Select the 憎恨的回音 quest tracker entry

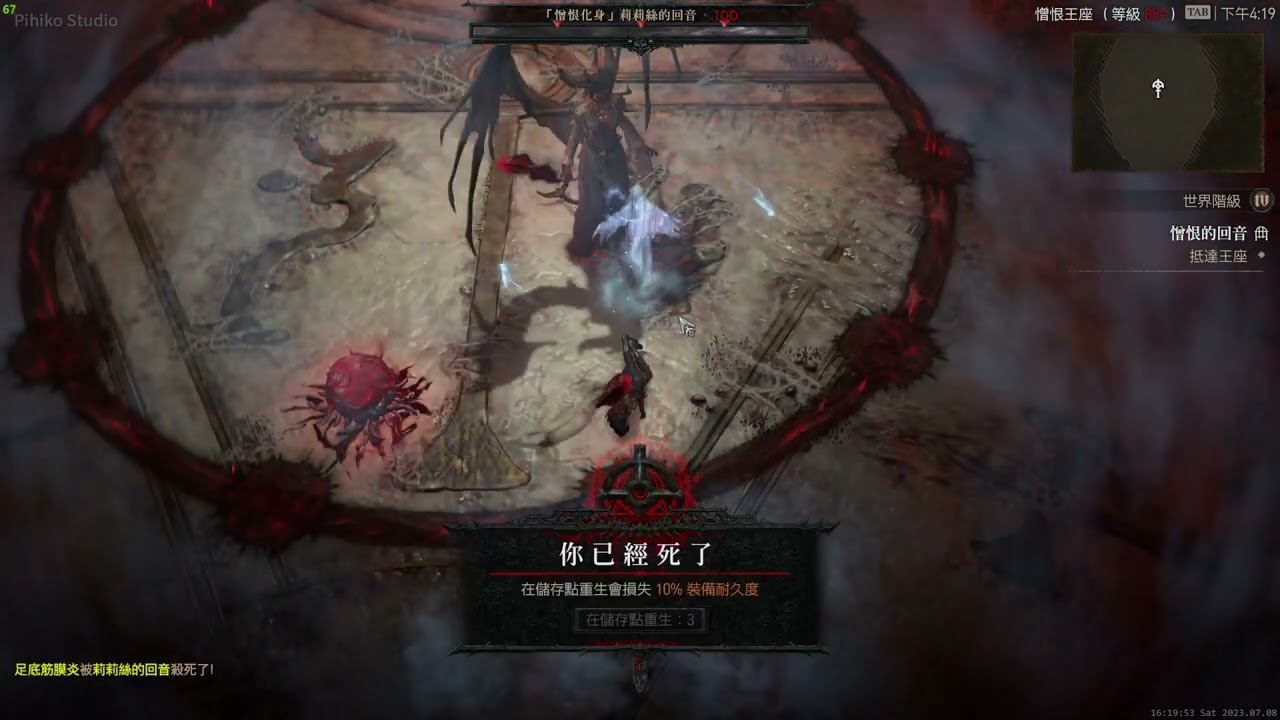point(1209,234)
